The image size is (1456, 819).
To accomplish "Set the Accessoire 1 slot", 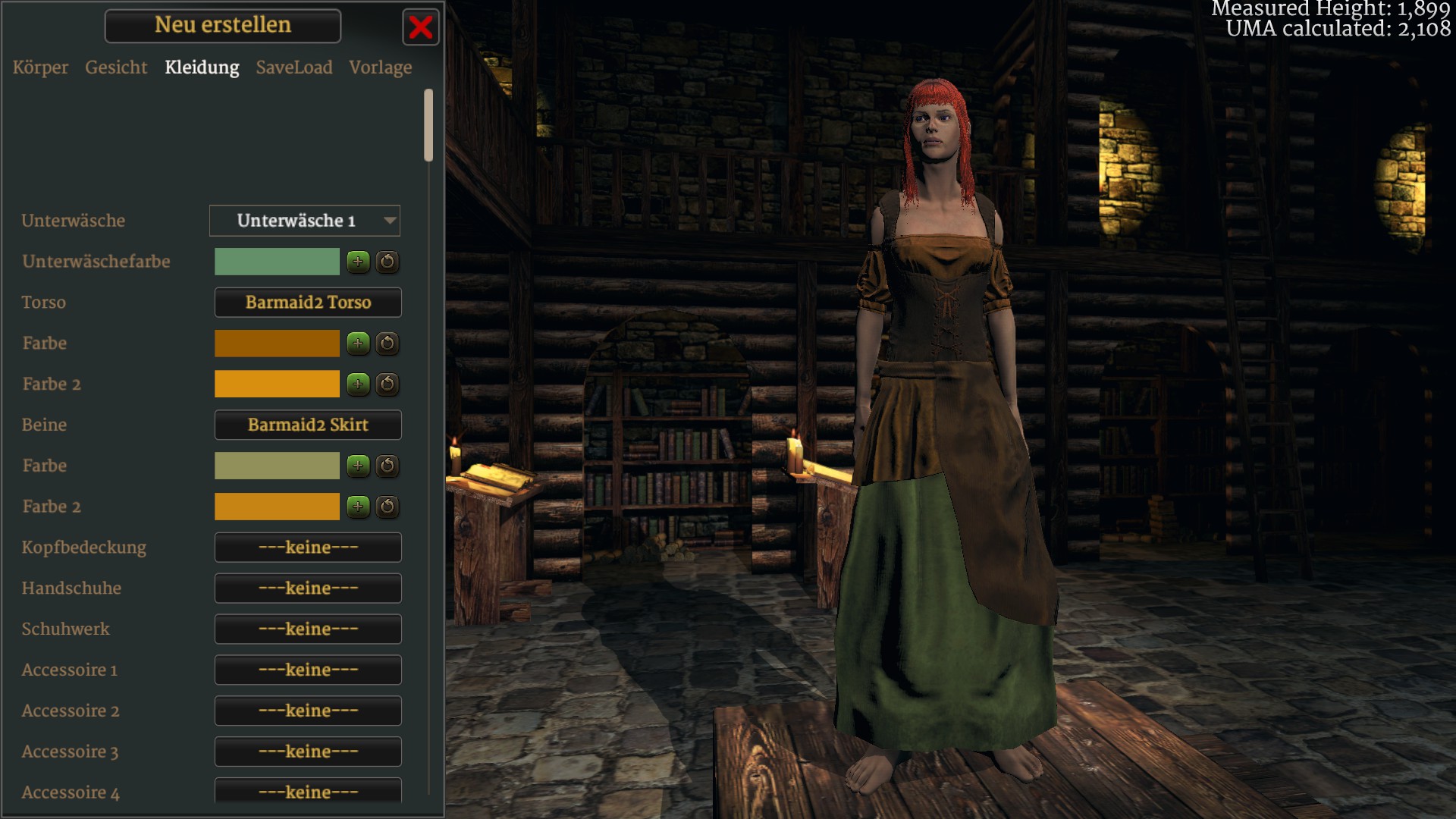I will coord(308,670).
